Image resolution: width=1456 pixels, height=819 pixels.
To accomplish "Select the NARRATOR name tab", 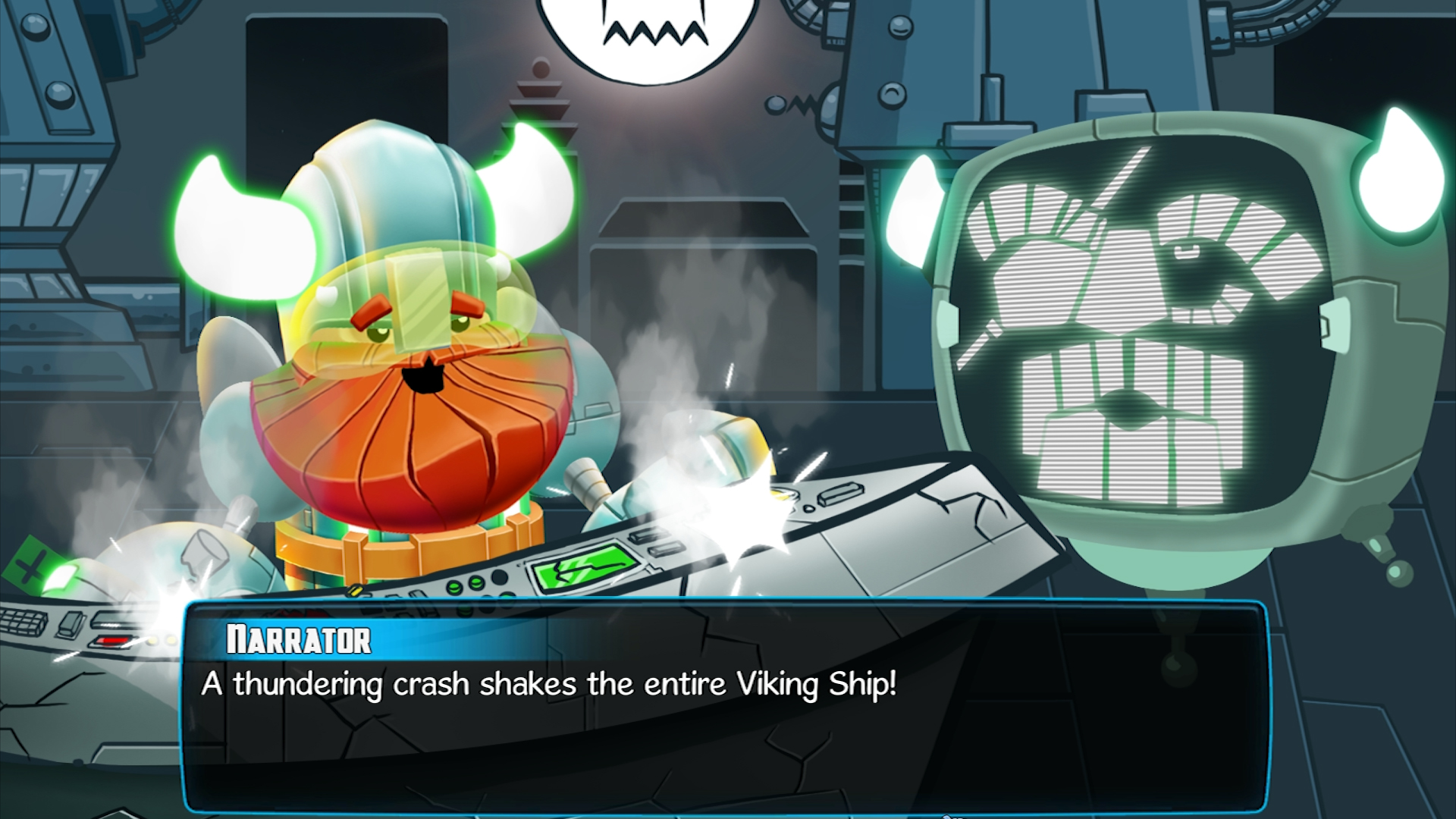I will click(297, 639).
